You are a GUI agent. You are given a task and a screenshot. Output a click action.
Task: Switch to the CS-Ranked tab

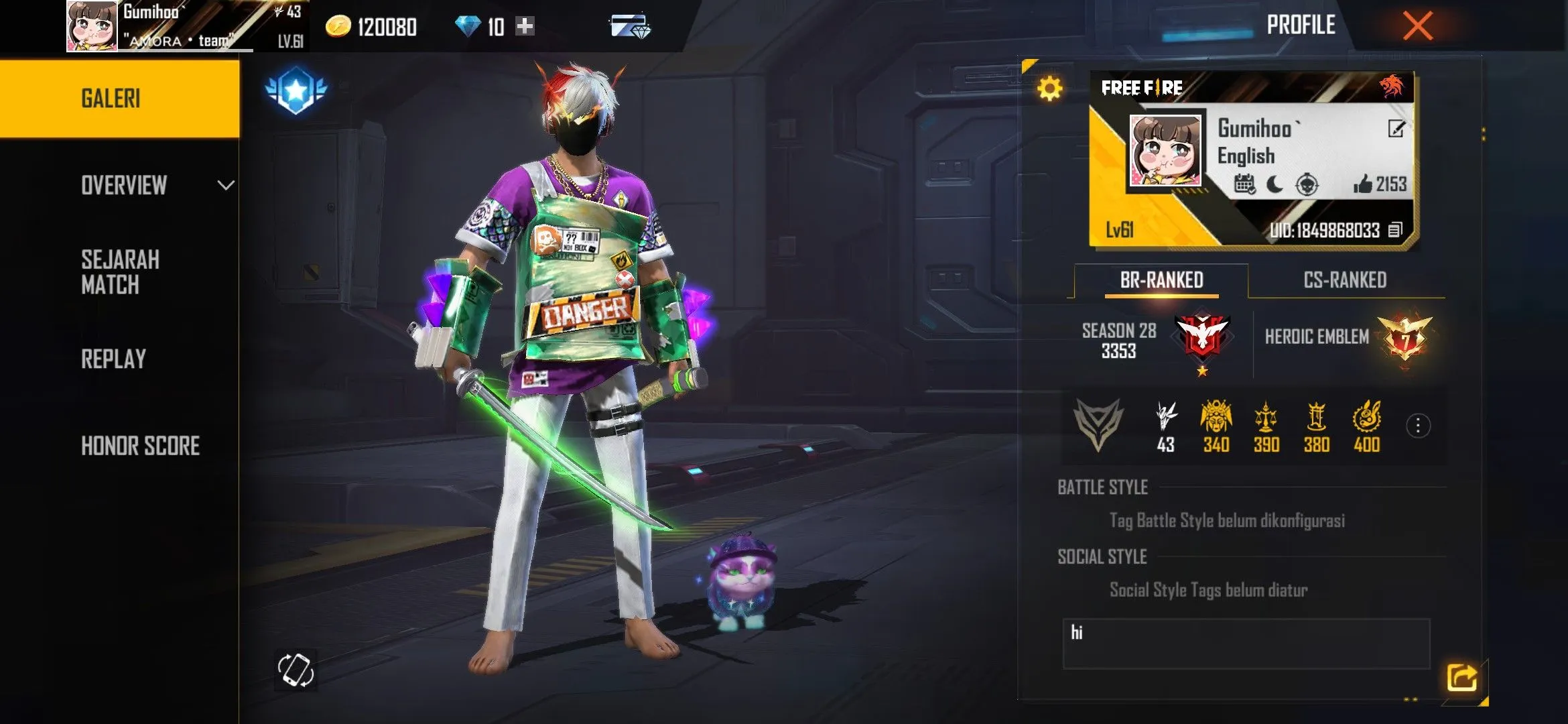1345,280
